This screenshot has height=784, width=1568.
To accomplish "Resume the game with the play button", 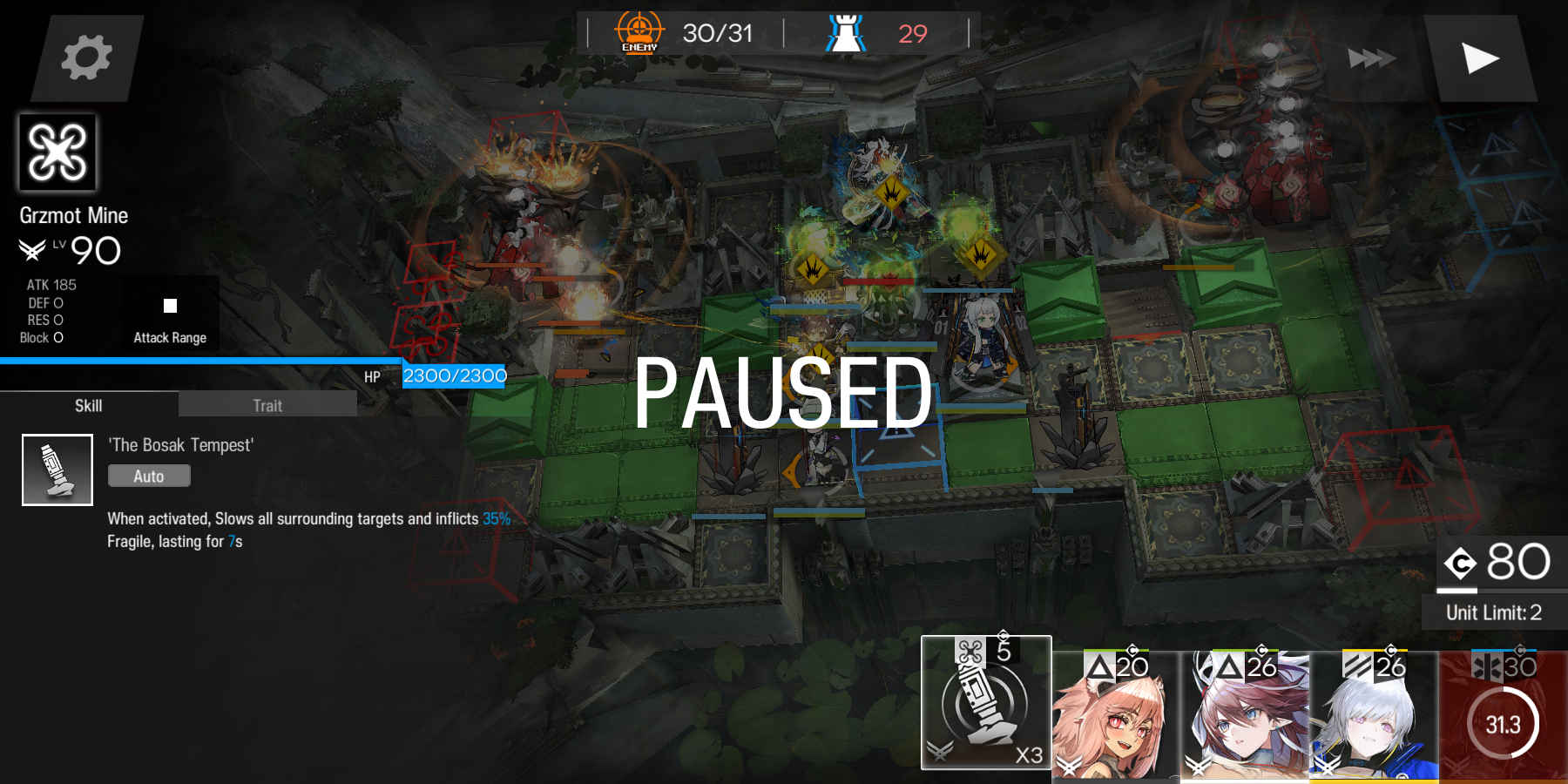I will [1479, 58].
